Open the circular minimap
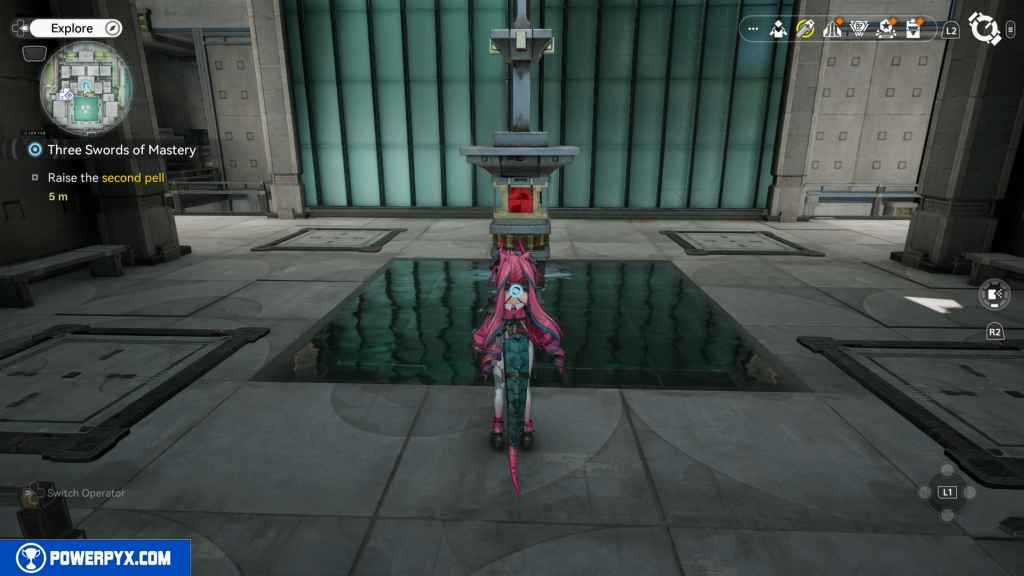Viewport: 1024px width, 576px height. pos(85,88)
